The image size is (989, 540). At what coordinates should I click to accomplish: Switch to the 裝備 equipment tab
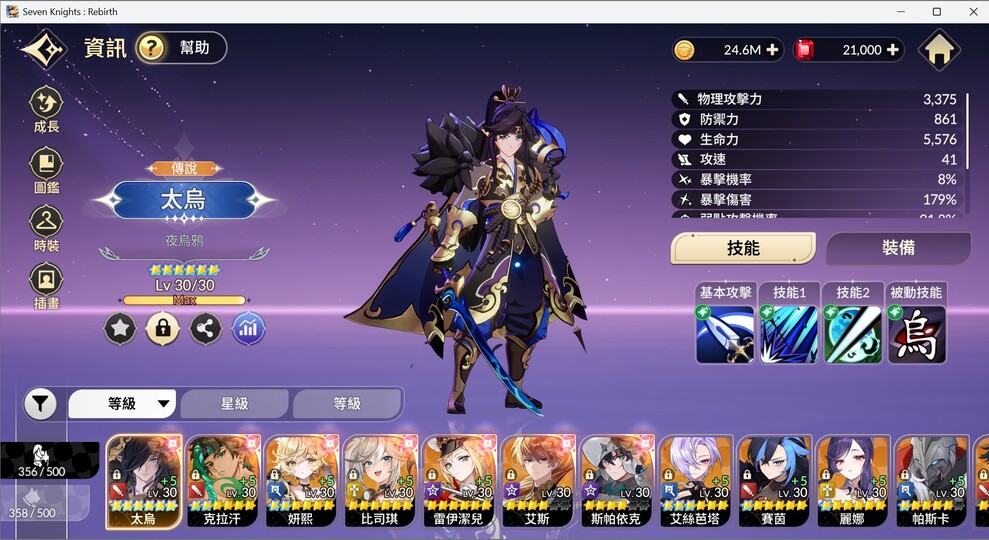[898, 248]
